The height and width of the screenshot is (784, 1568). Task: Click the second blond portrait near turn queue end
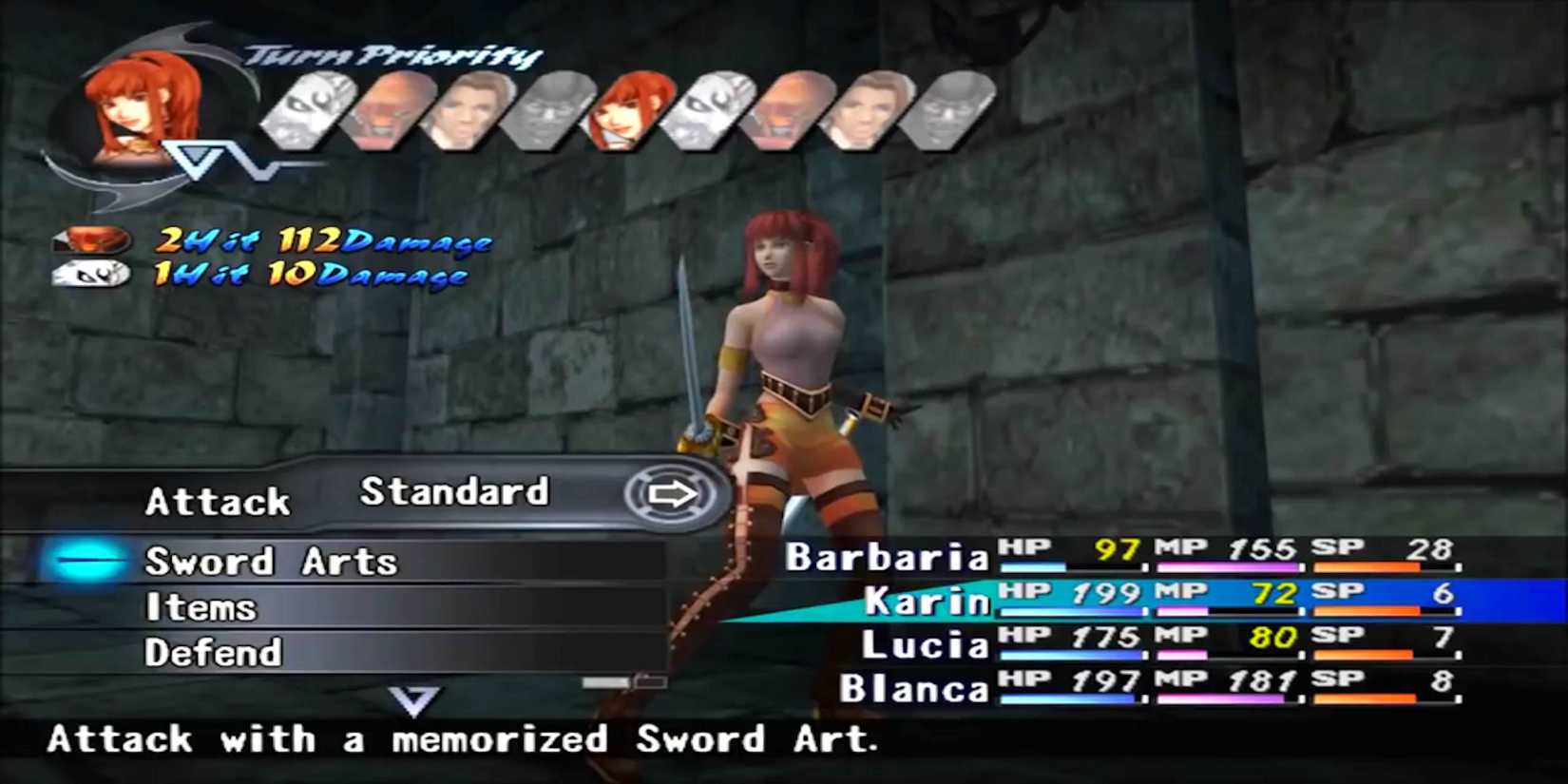[865, 112]
